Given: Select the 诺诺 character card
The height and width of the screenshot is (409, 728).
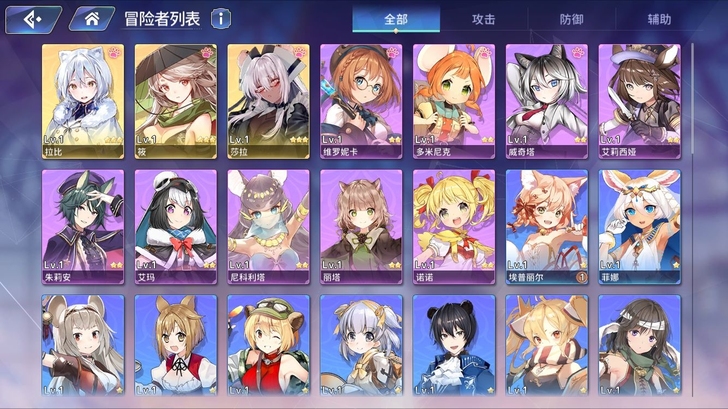Looking at the screenshot, I should pyautogui.click(x=453, y=226).
